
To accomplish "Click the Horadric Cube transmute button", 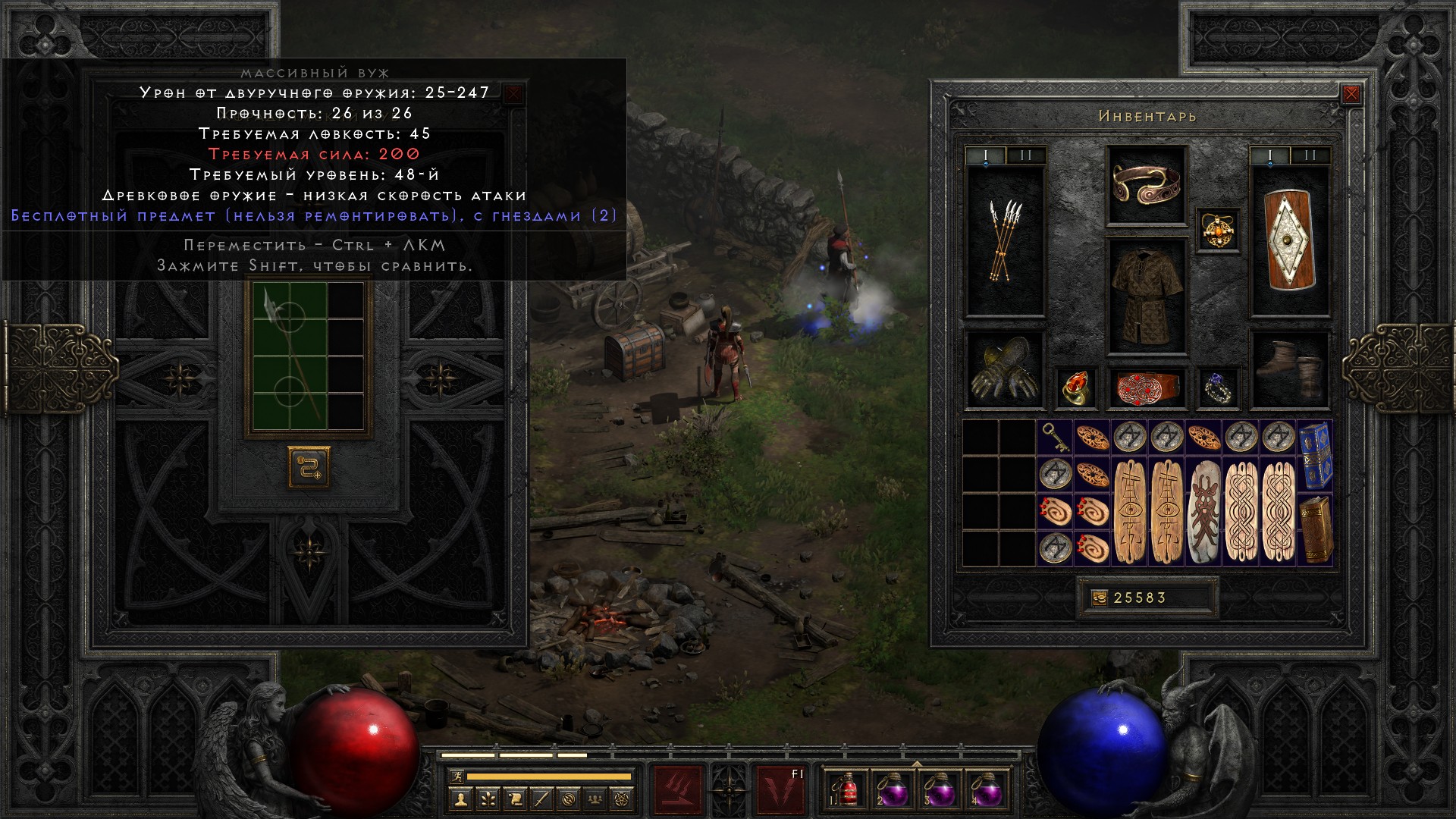I will pyautogui.click(x=309, y=466).
